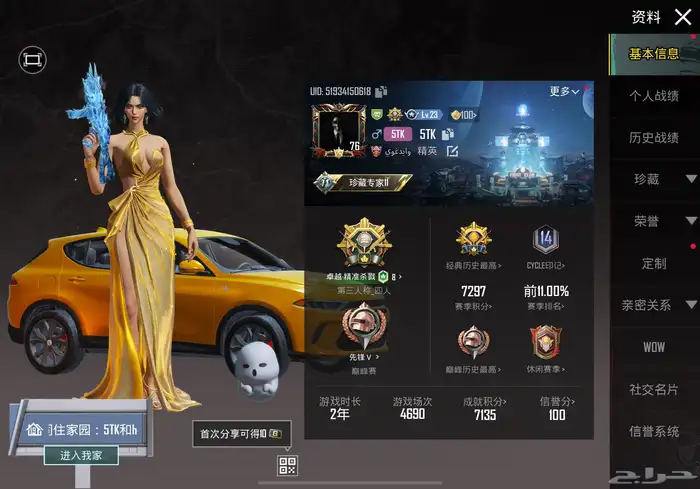Open the 历史战绩 tab
Viewport: 700px width, 489px height.
(654, 138)
